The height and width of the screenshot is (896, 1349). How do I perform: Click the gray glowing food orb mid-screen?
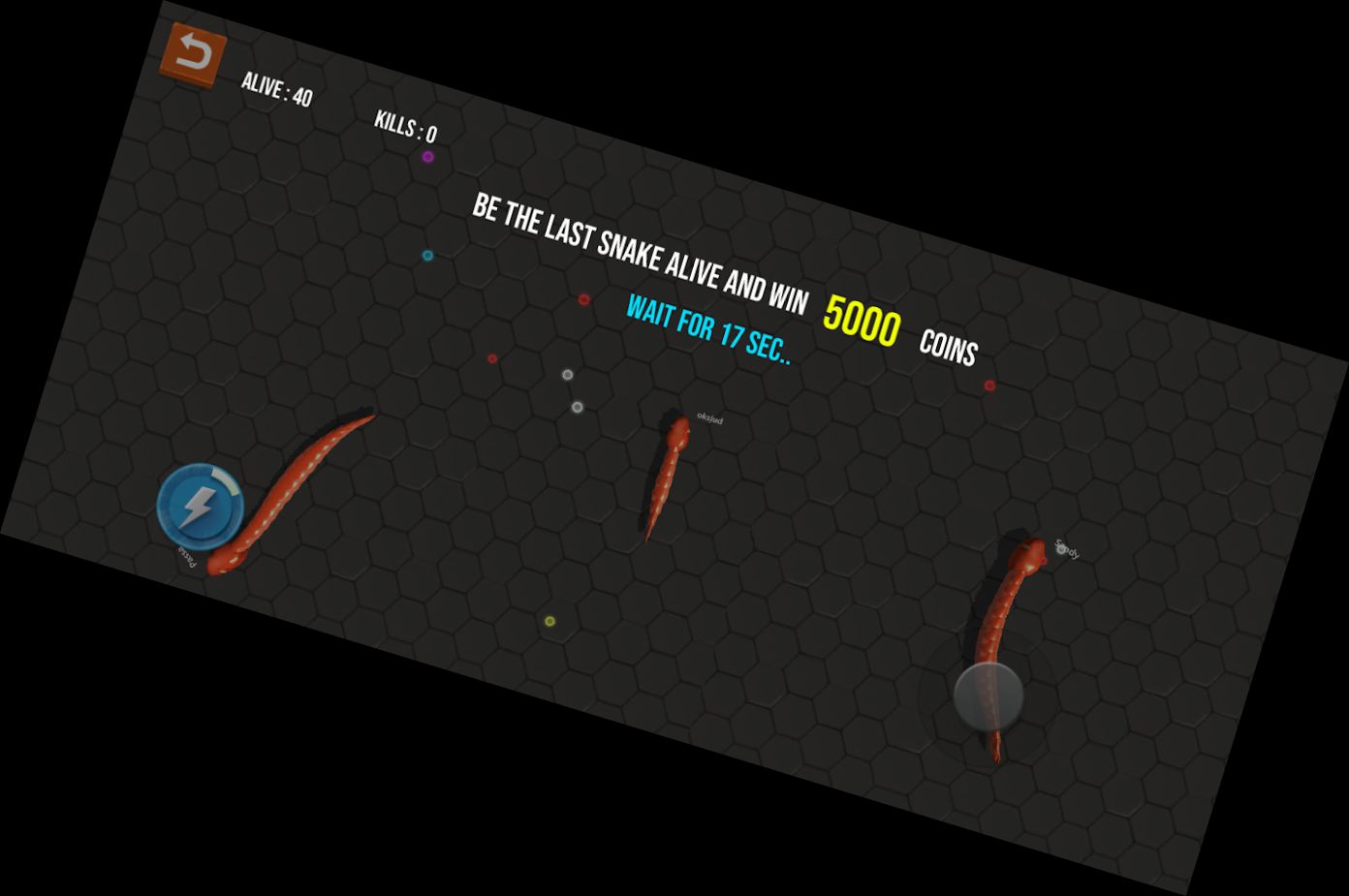568,374
